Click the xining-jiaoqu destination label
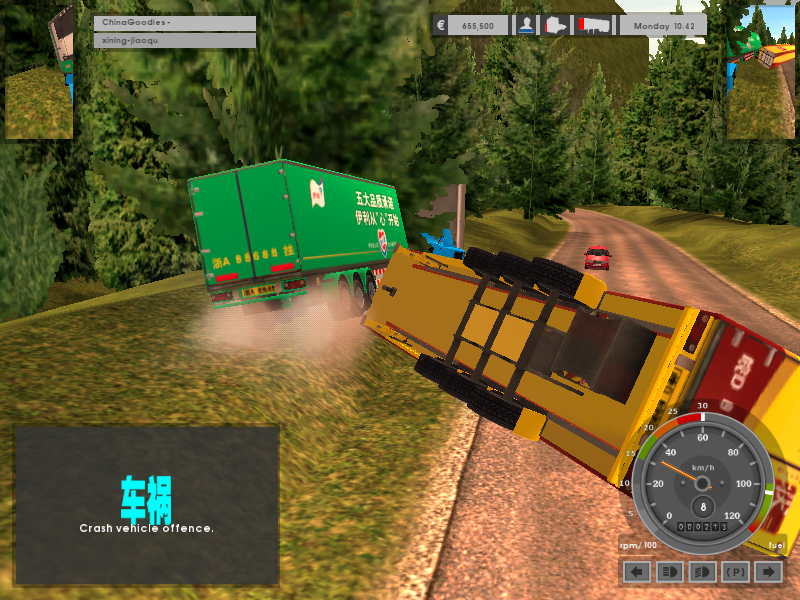The image size is (800, 600). [x=174, y=40]
